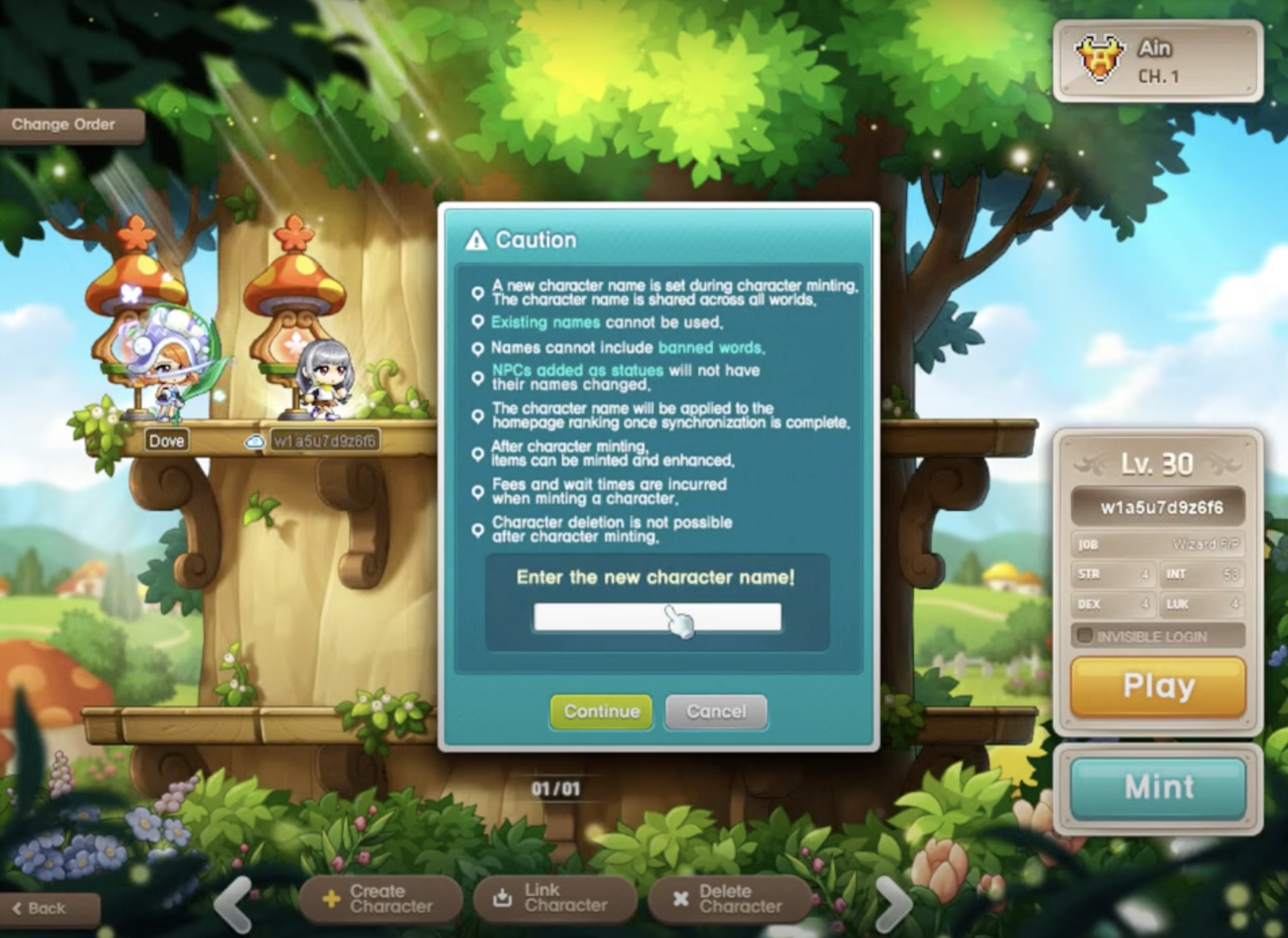The width and height of the screenshot is (1288, 938).
Task: Cancel the character minting dialog
Action: (x=716, y=712)
